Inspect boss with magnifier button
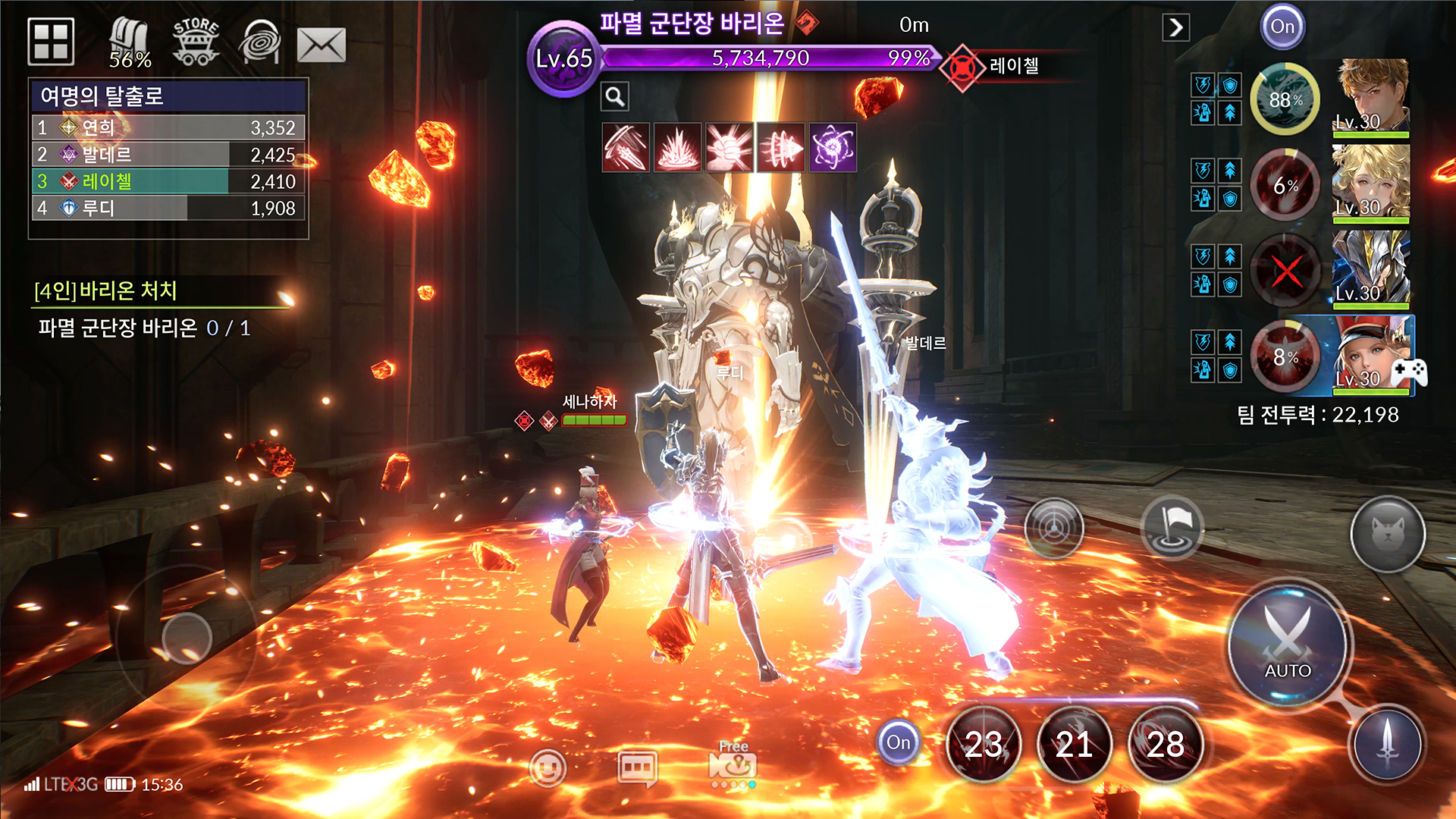The height and width of the screenshot is (819, 1456). pos(615,96)
